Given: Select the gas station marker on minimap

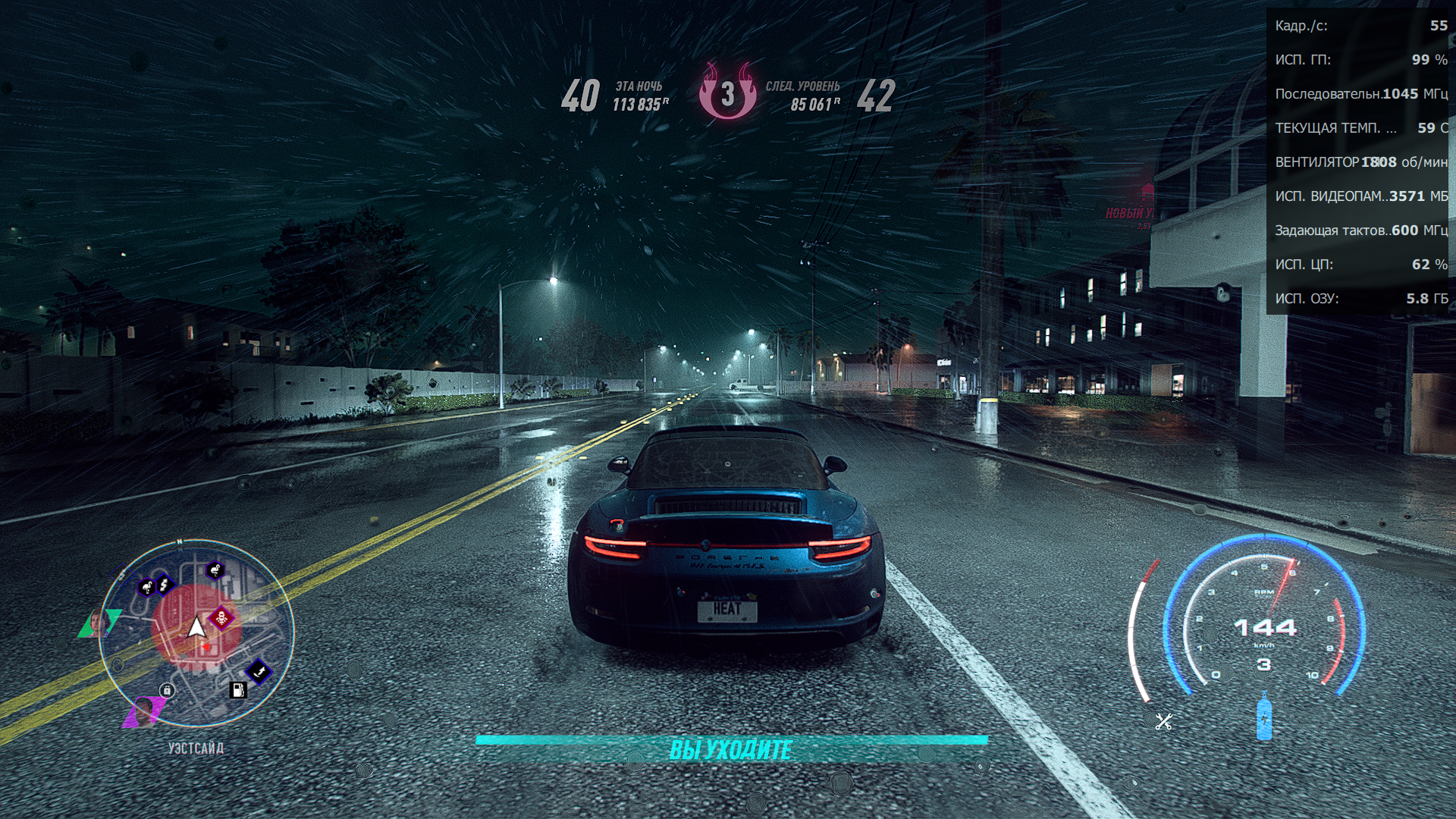Looking at the screenshot, I should (x=238, y=689).
